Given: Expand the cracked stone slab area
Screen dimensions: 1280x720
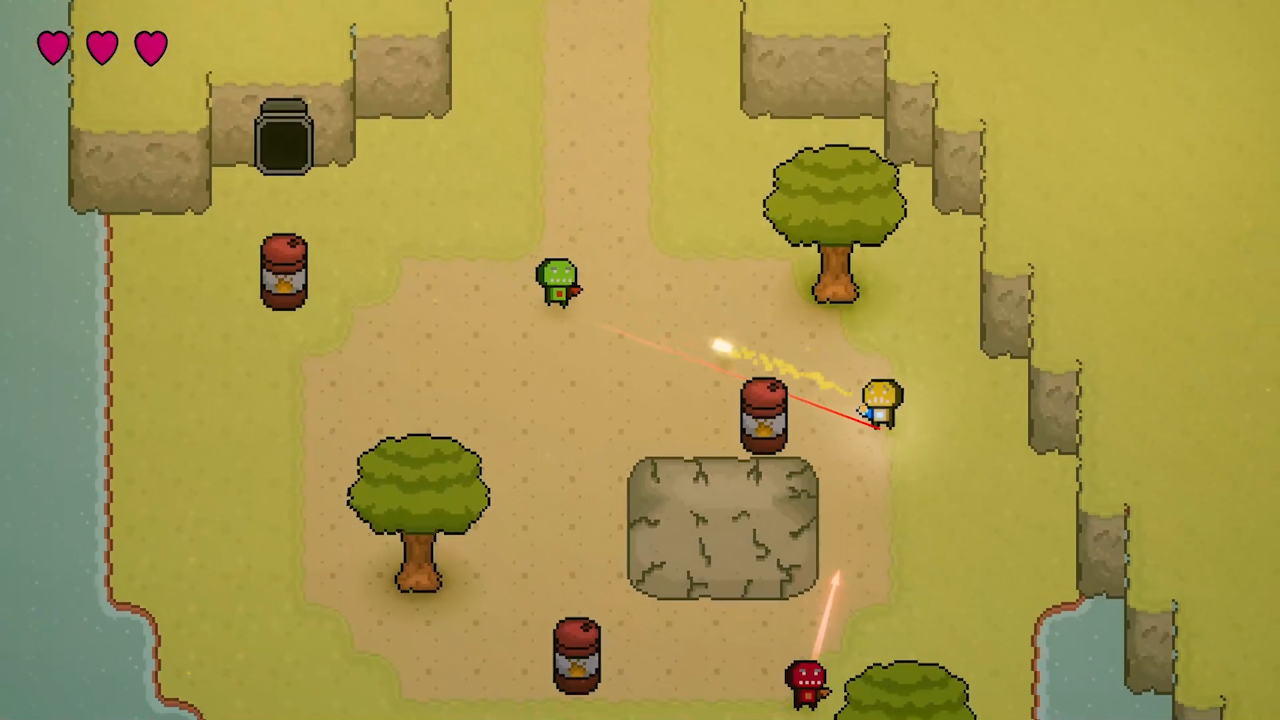Looking at the screenshot, I should tap(720, 525).
